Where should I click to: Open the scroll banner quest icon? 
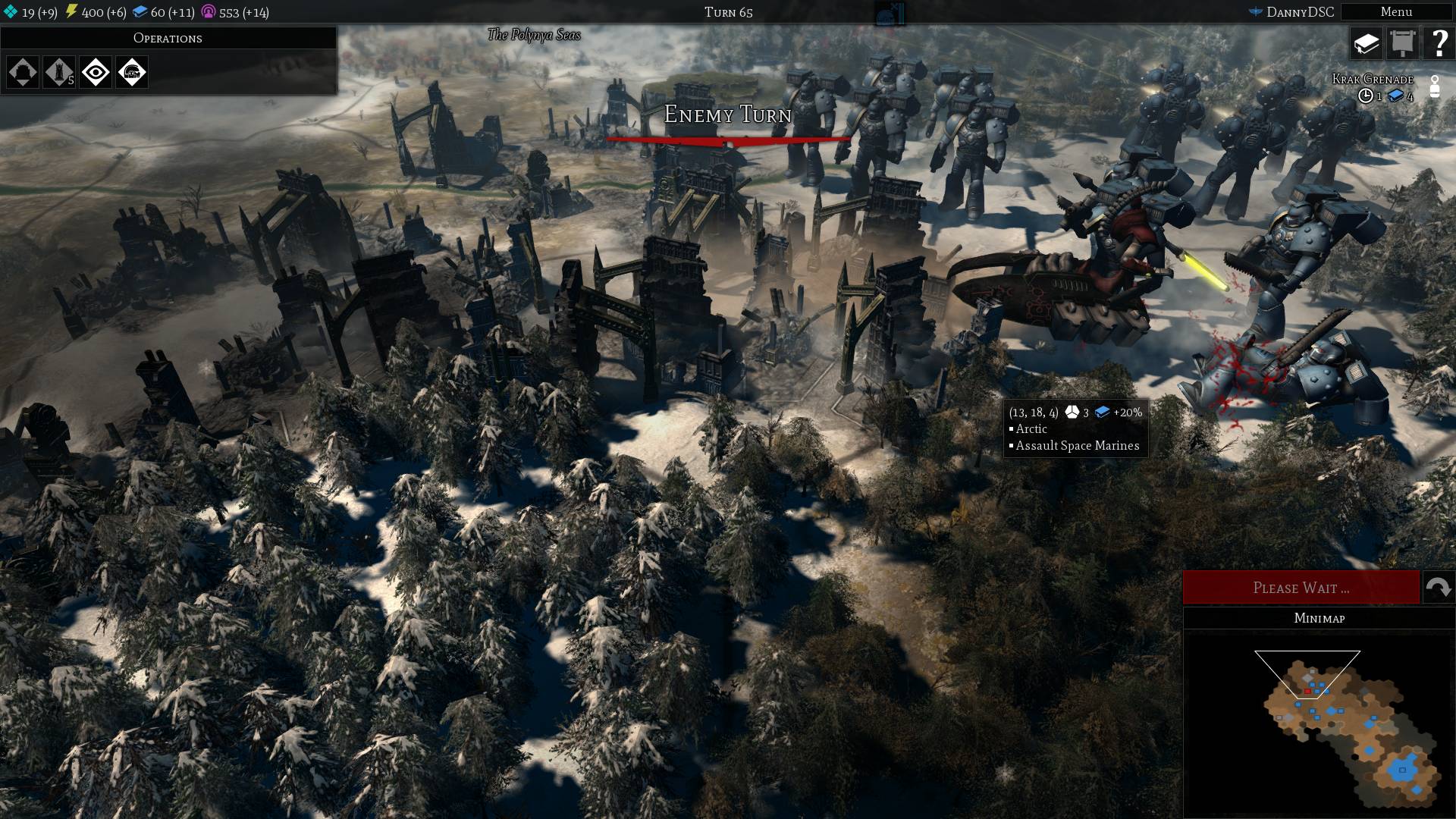point(1402,44)
